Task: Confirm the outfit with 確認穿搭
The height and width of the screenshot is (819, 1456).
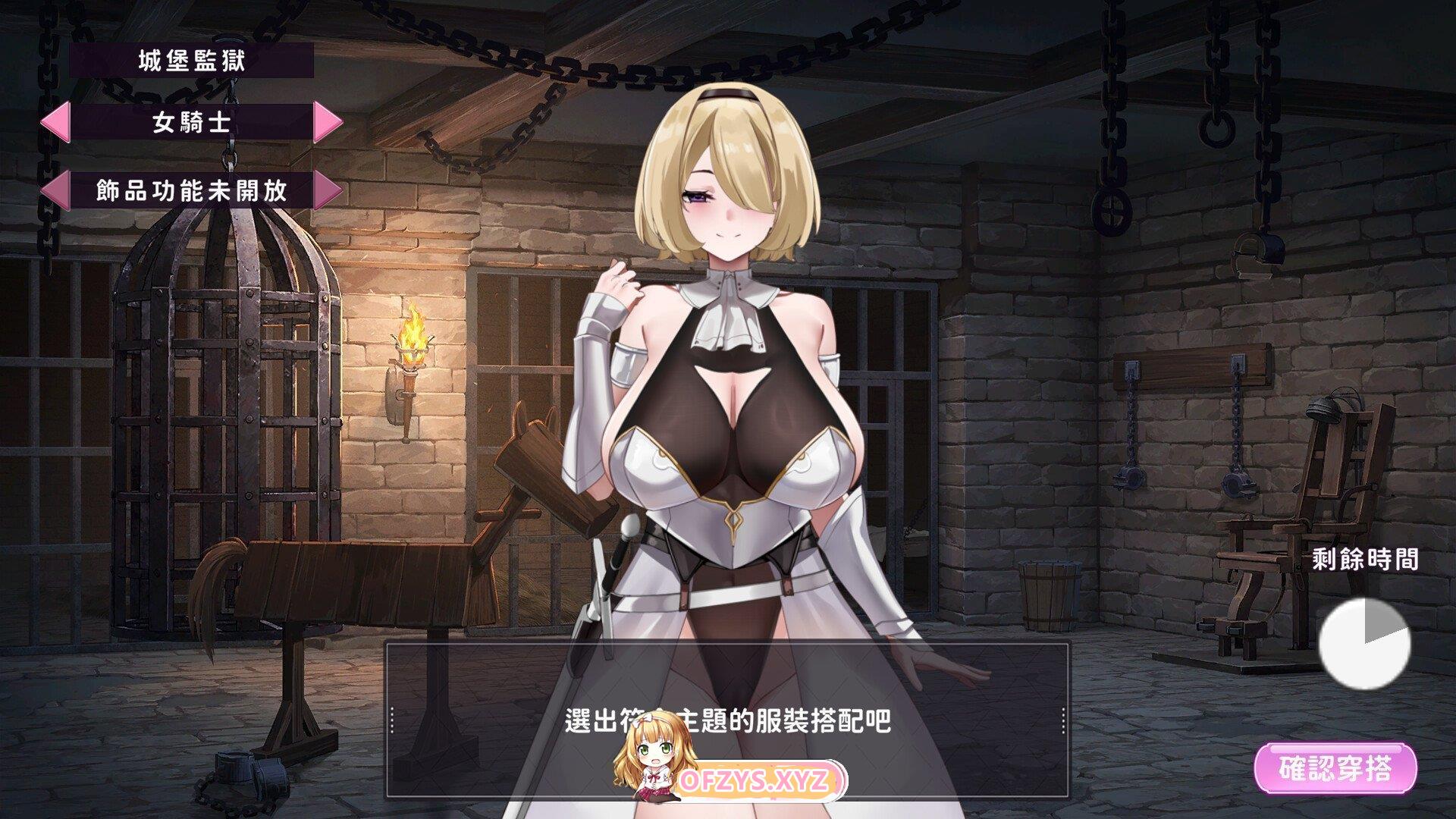Action: (x=1335, y=769)
